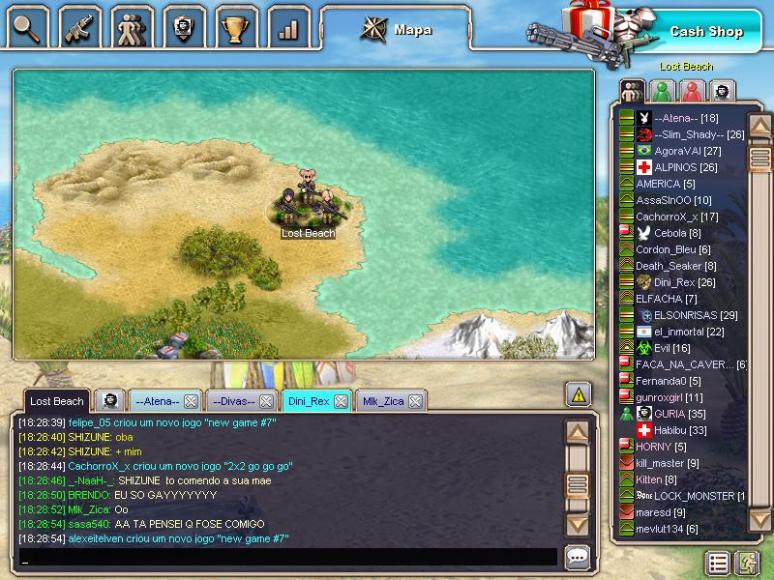Open the trophy rankings tab
Screen dimensions: 774x580
point(236,27)
